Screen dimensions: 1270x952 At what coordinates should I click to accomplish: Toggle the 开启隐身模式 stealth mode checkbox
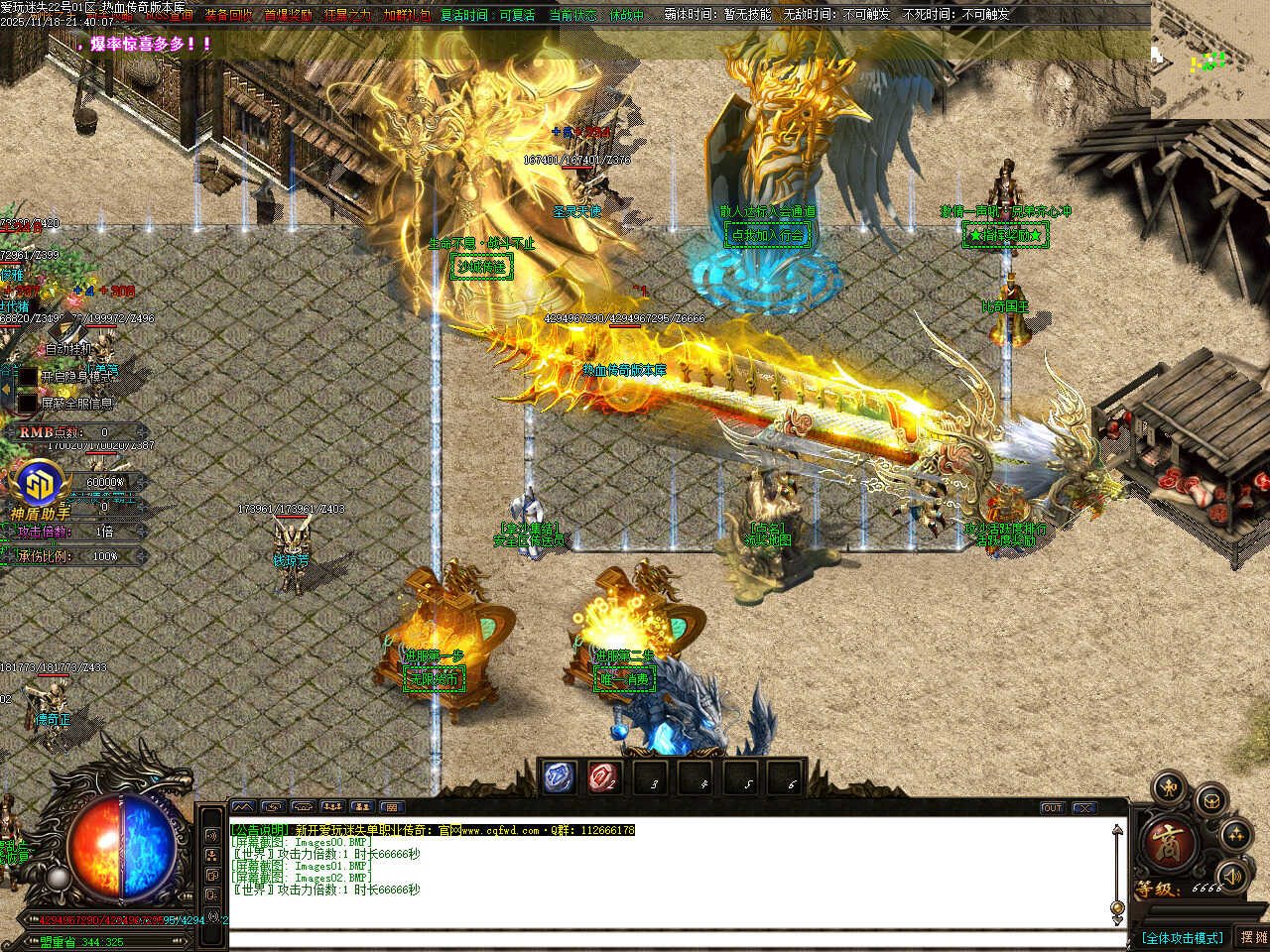pos(27,377)
